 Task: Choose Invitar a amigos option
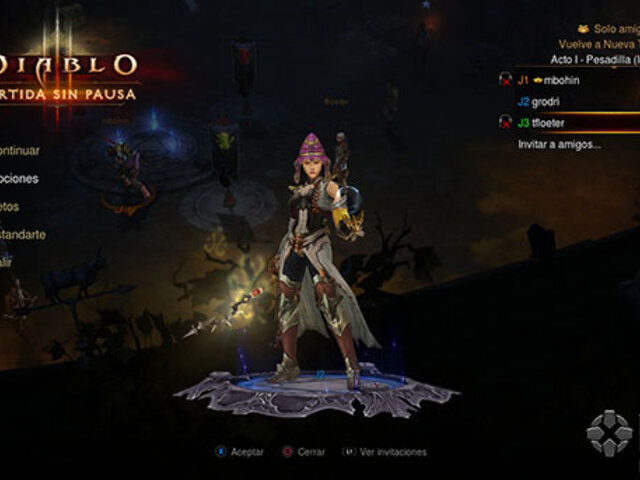(x=559, y=145)
